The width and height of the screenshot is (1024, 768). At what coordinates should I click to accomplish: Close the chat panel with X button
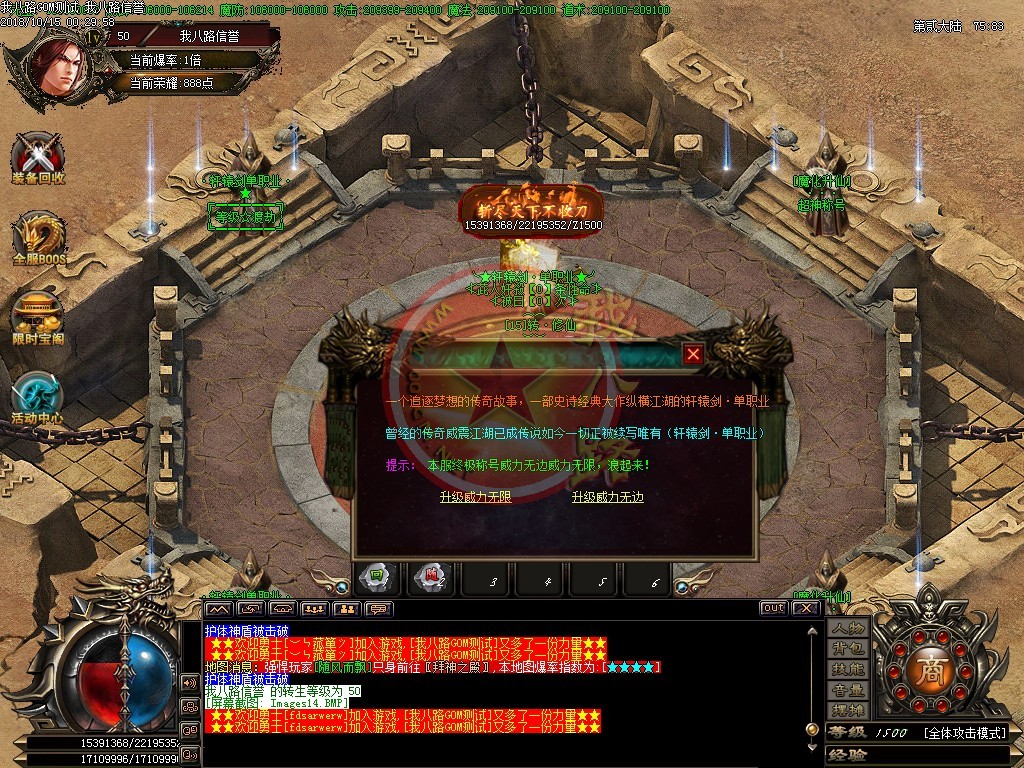[x=804, y=608]
